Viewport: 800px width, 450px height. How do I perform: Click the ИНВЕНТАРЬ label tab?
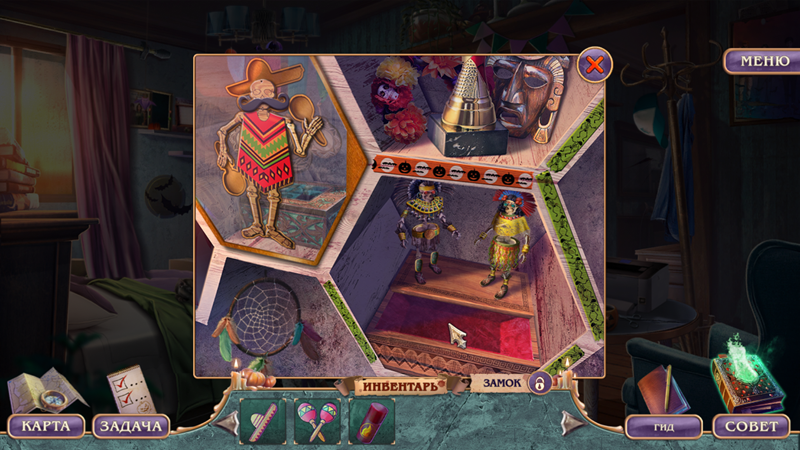400,384
